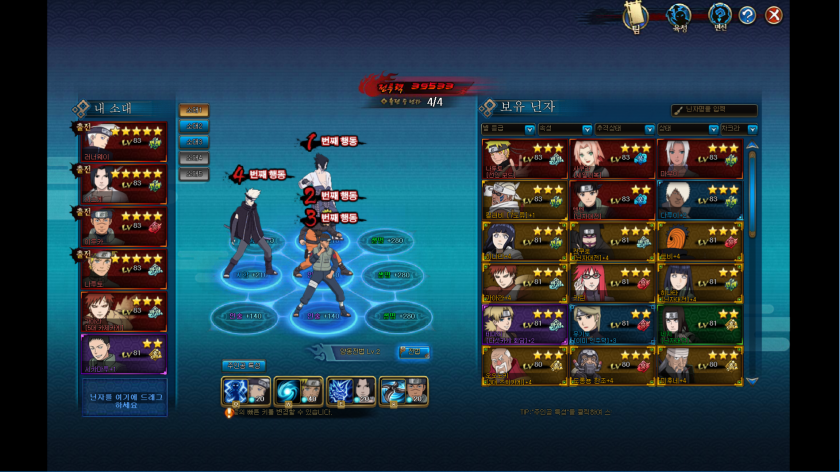Viewport: 840px width, 472px height.
Task: Open the blue question mark help button
Action: point(746,15)
